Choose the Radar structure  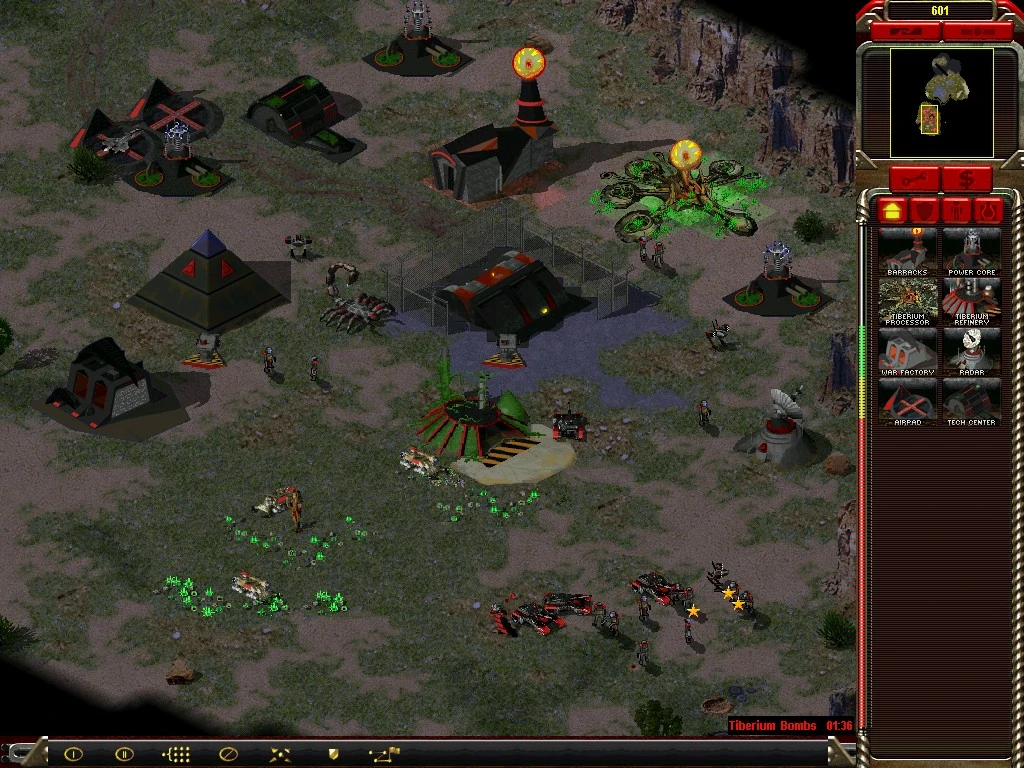[970, 351]
